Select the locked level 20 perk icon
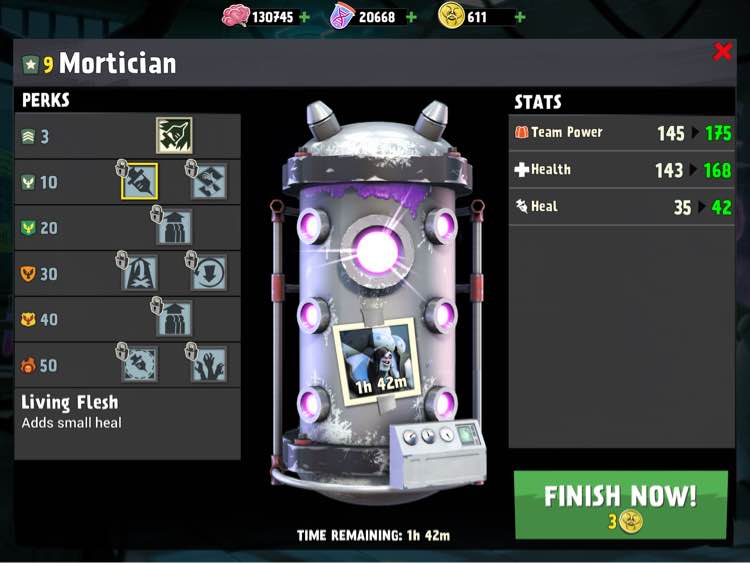 [174, 227]
